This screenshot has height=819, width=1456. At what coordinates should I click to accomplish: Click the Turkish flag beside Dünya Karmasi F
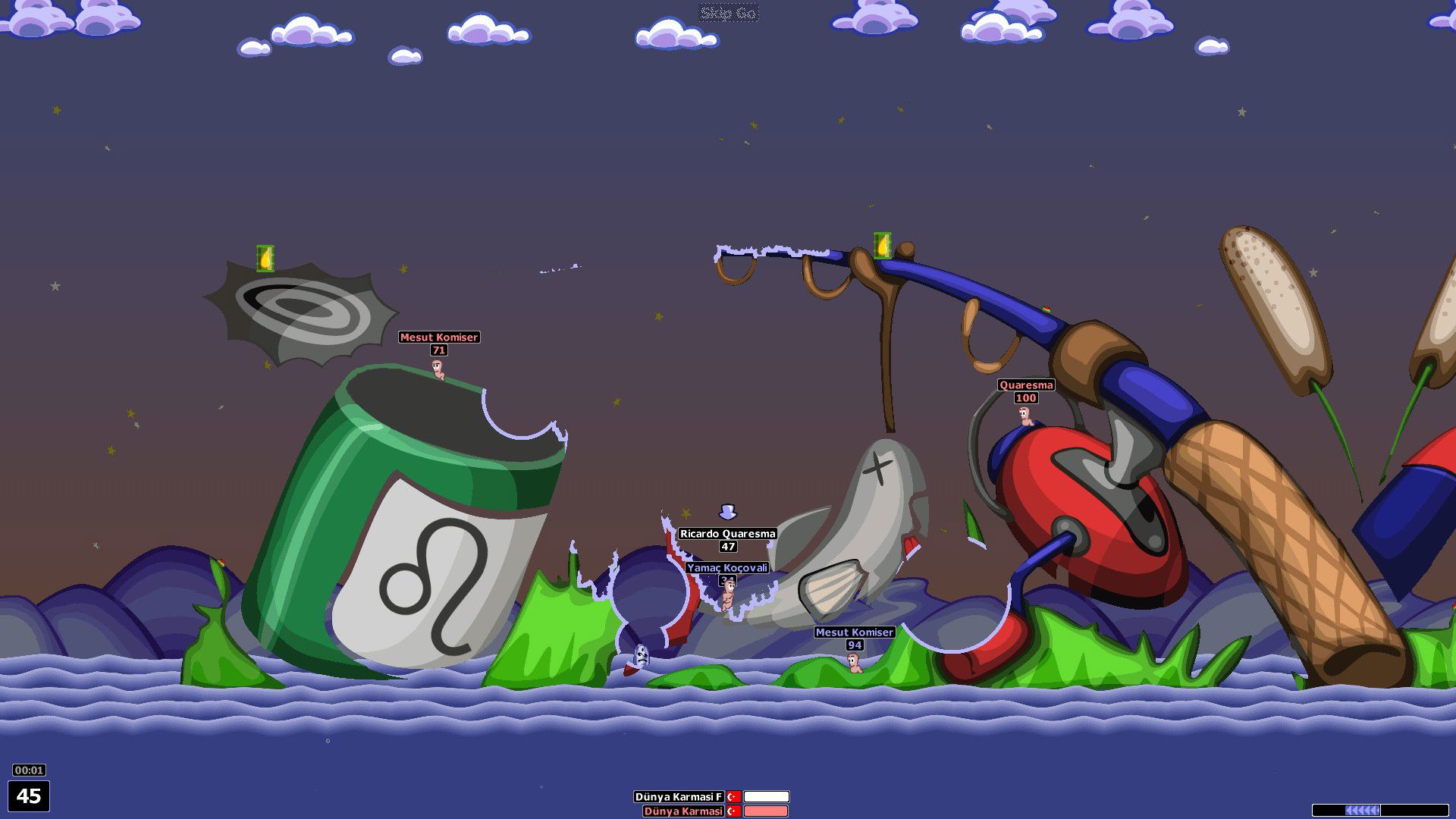(x=732, y=797)
